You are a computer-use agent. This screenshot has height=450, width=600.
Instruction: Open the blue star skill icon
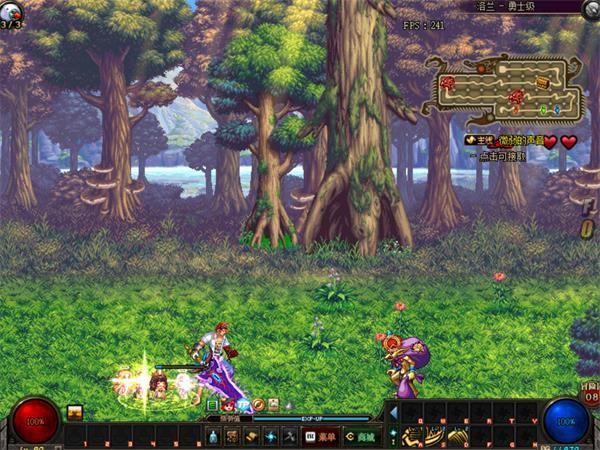[270, 437]
